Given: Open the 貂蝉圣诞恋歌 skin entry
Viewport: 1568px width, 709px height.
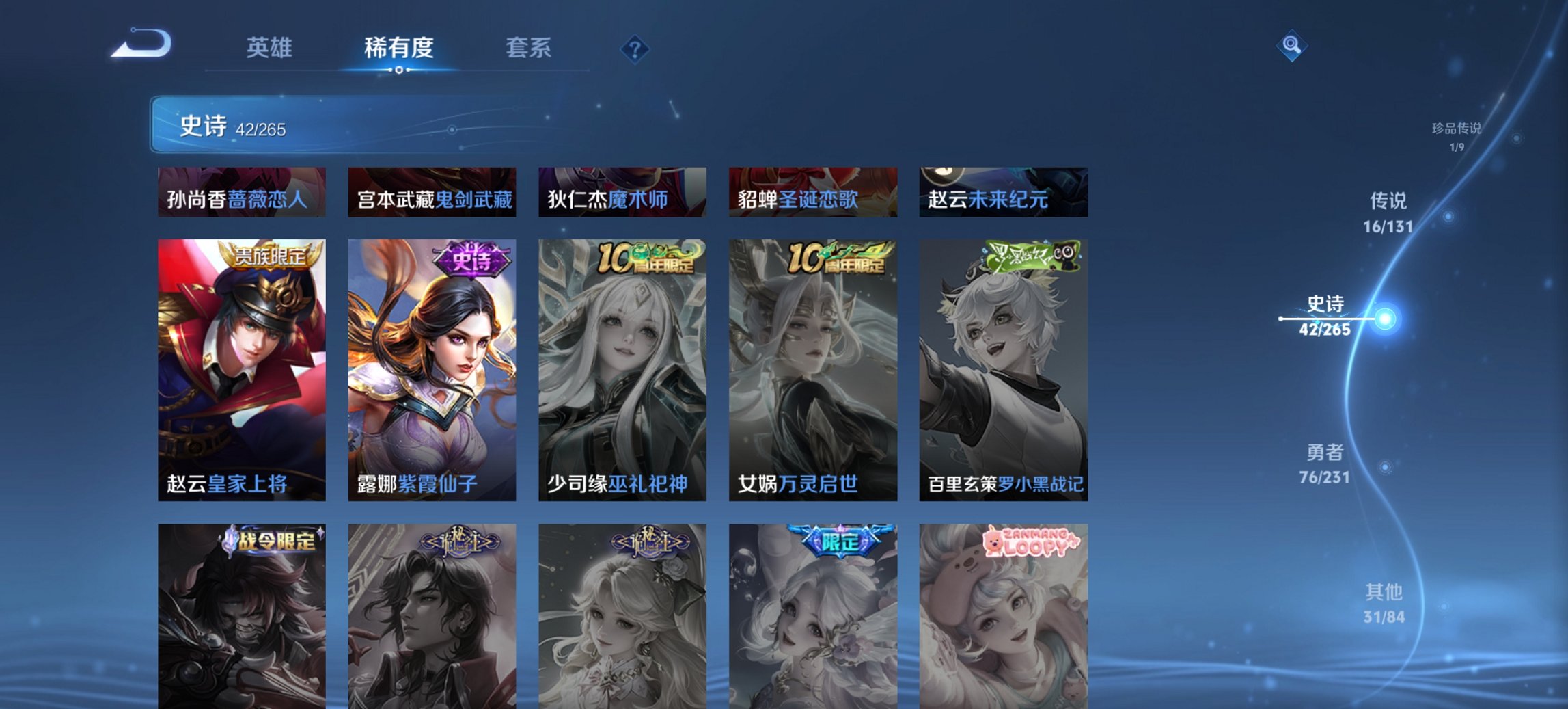Looking at the screenshot, I should tap(812, 193).
